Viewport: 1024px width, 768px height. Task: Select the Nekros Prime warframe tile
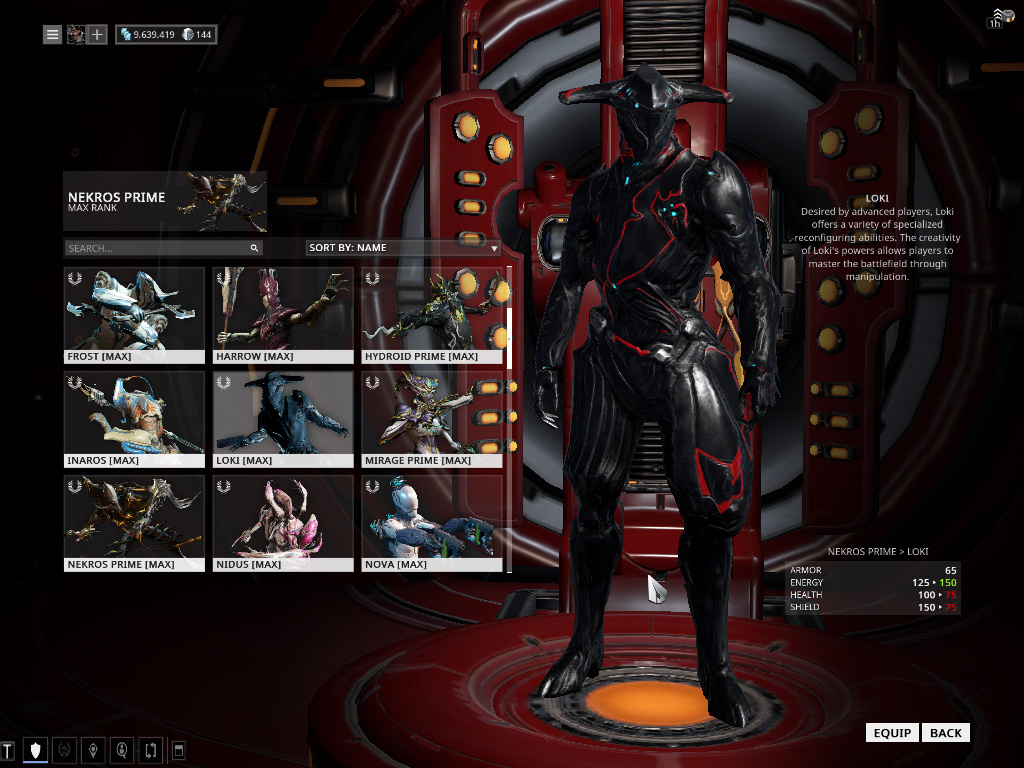coord(134,523)
